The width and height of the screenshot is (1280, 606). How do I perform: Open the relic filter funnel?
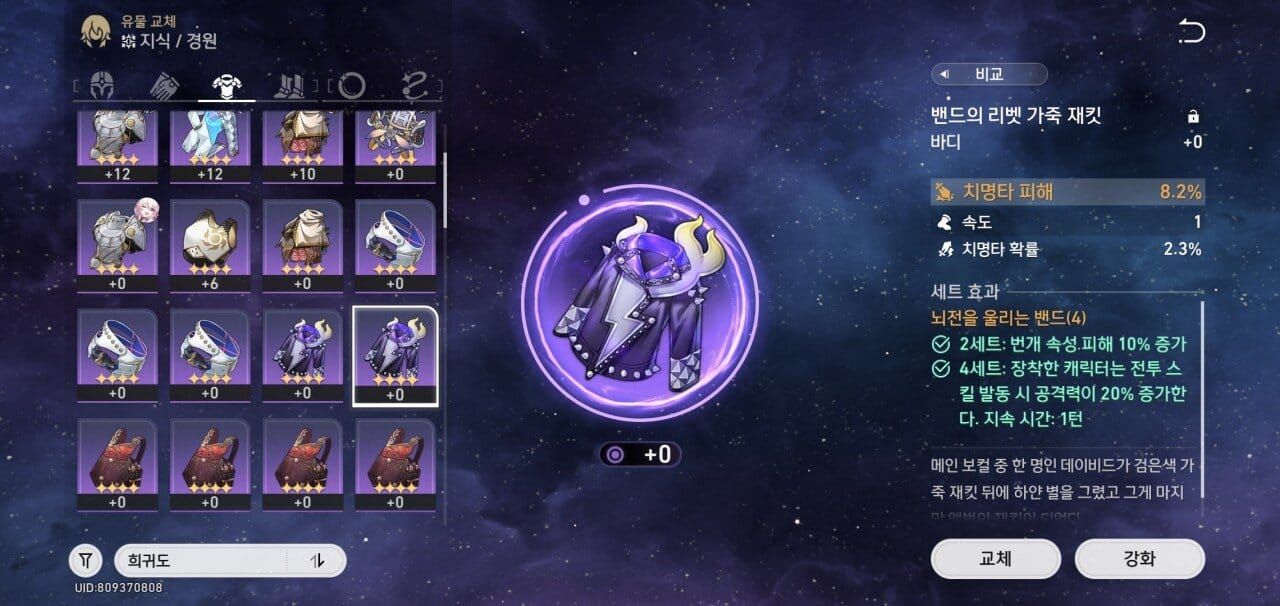86,560
